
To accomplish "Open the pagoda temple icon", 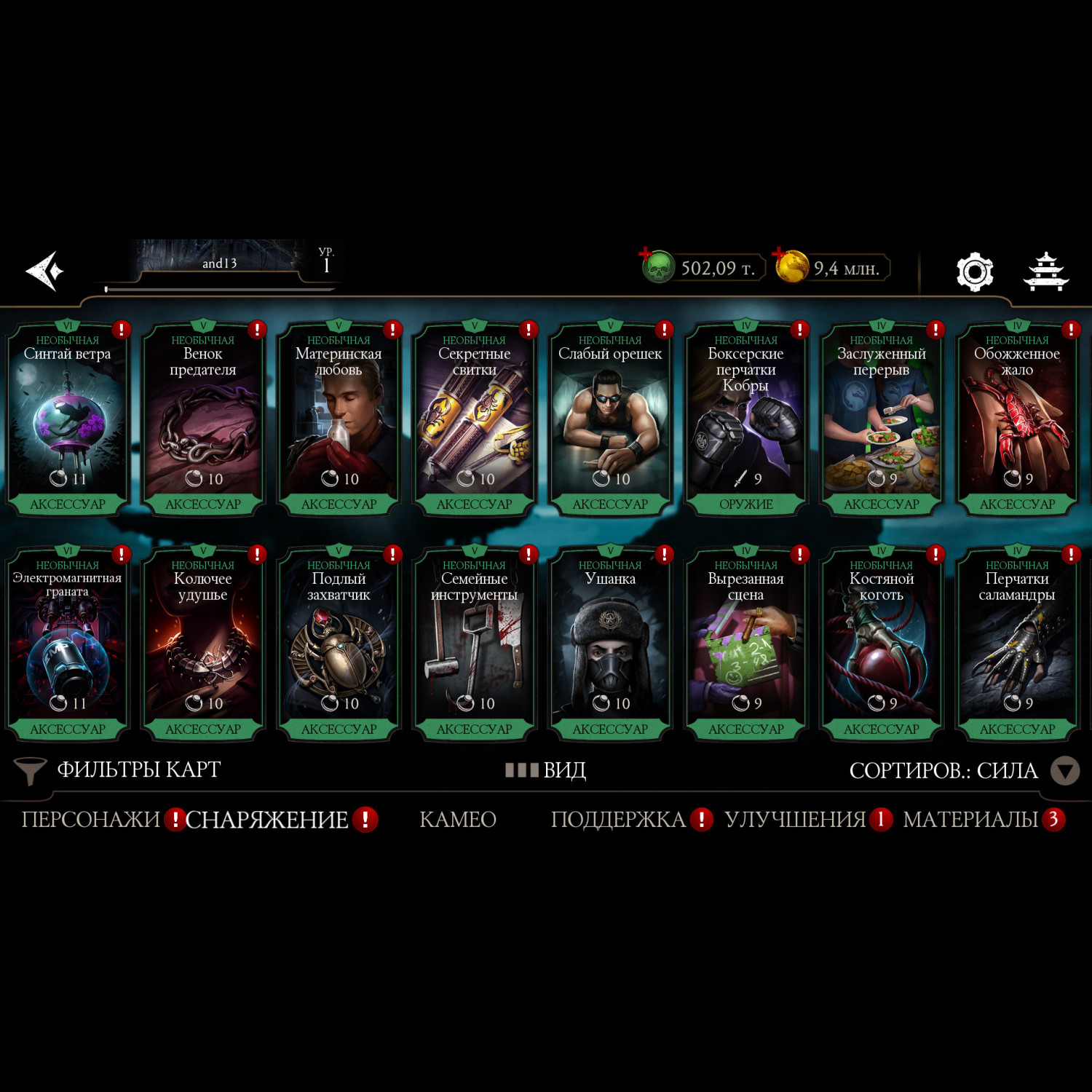I will [x=1045, y=272].
